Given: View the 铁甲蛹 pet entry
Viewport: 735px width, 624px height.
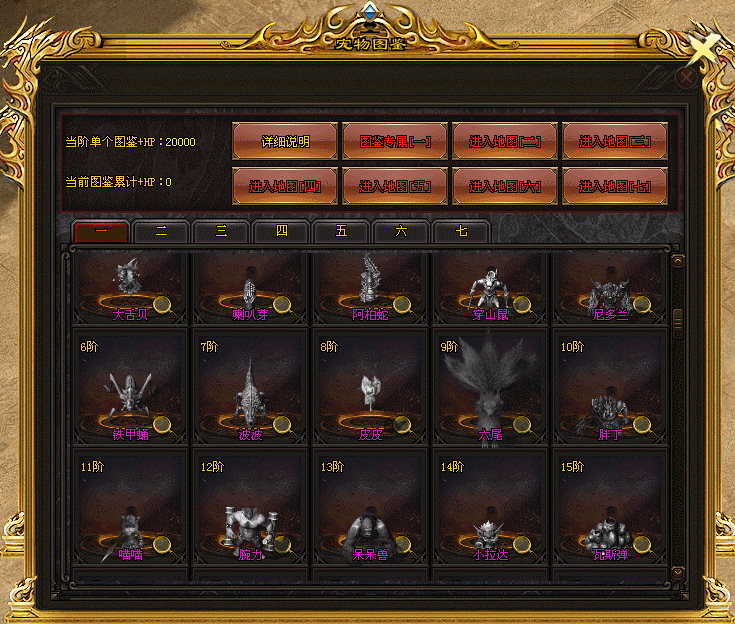Looking at the screenshot, I should [x=131, y=388].
